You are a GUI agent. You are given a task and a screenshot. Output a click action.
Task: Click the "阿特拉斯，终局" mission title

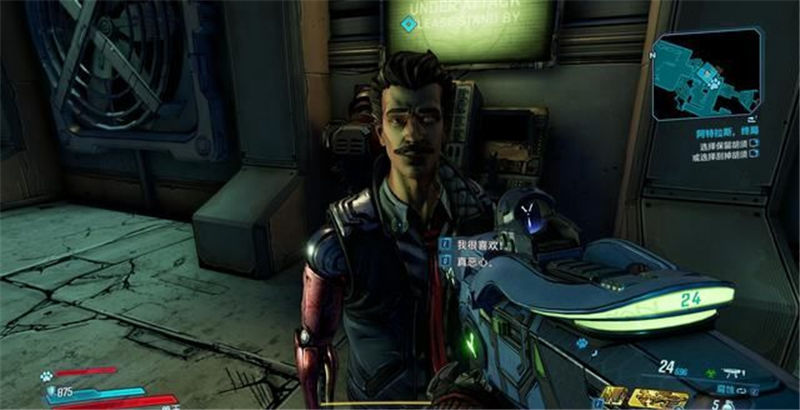coord(727,132)
